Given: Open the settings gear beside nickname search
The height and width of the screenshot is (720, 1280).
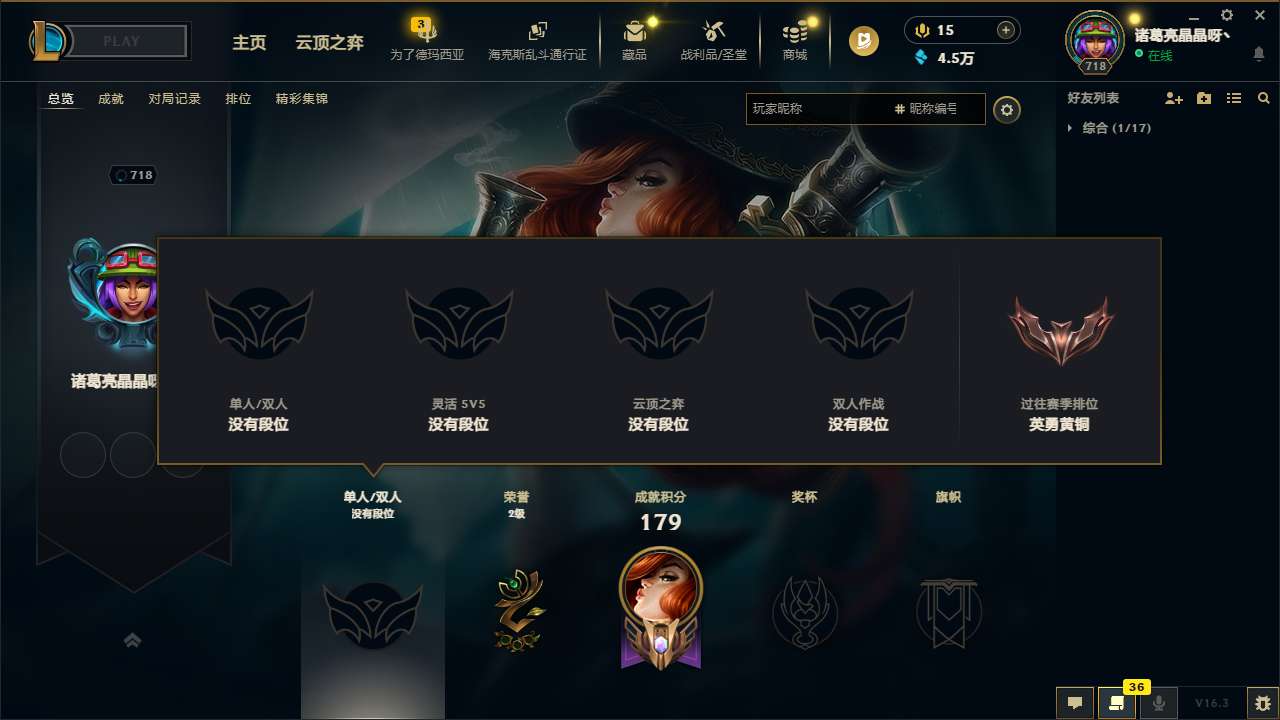Looking at the screenshot, I should click(x=1007, y=109).
